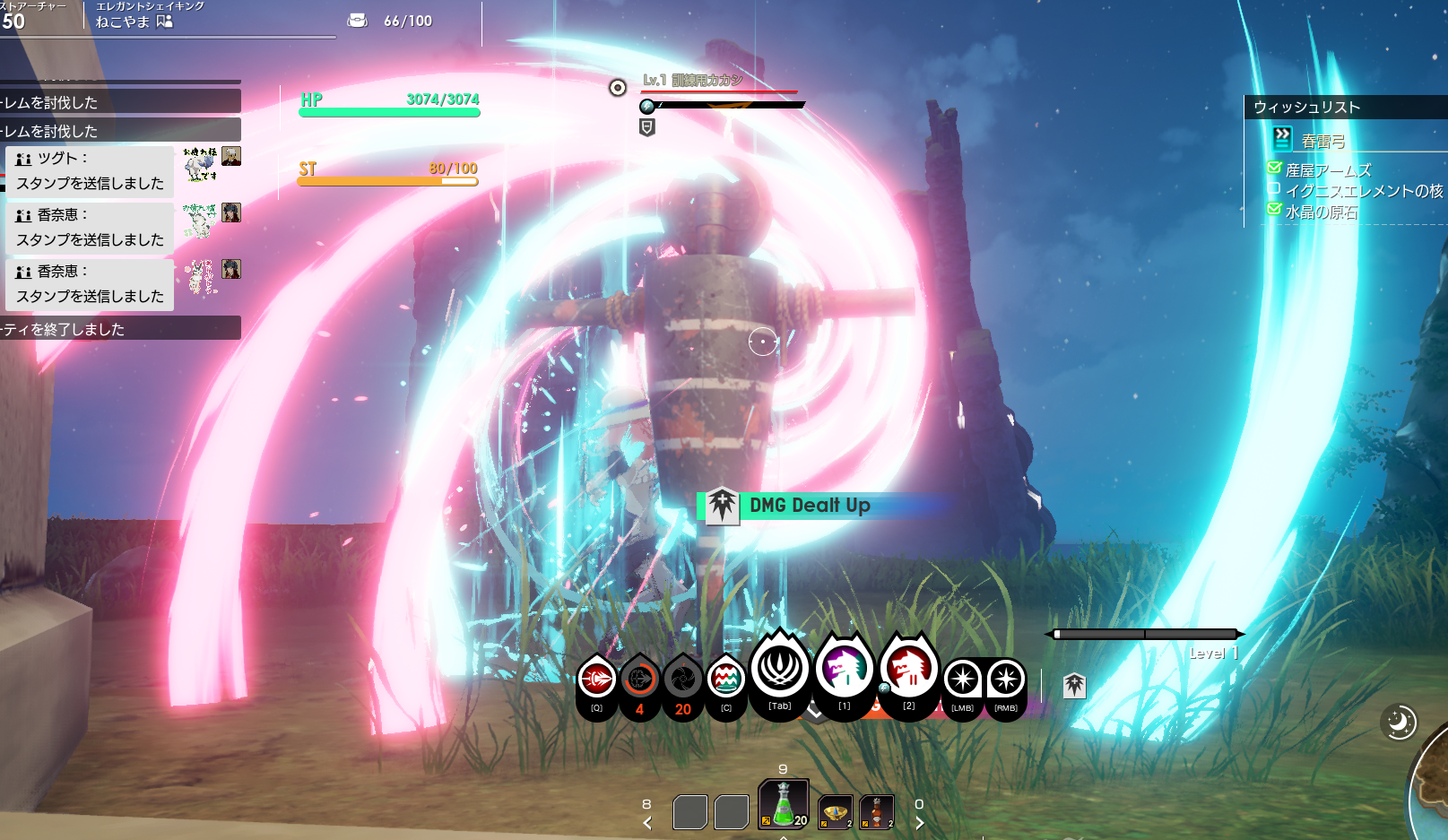
Task: Use the wavy red and green skill
Action: point(725,680)
